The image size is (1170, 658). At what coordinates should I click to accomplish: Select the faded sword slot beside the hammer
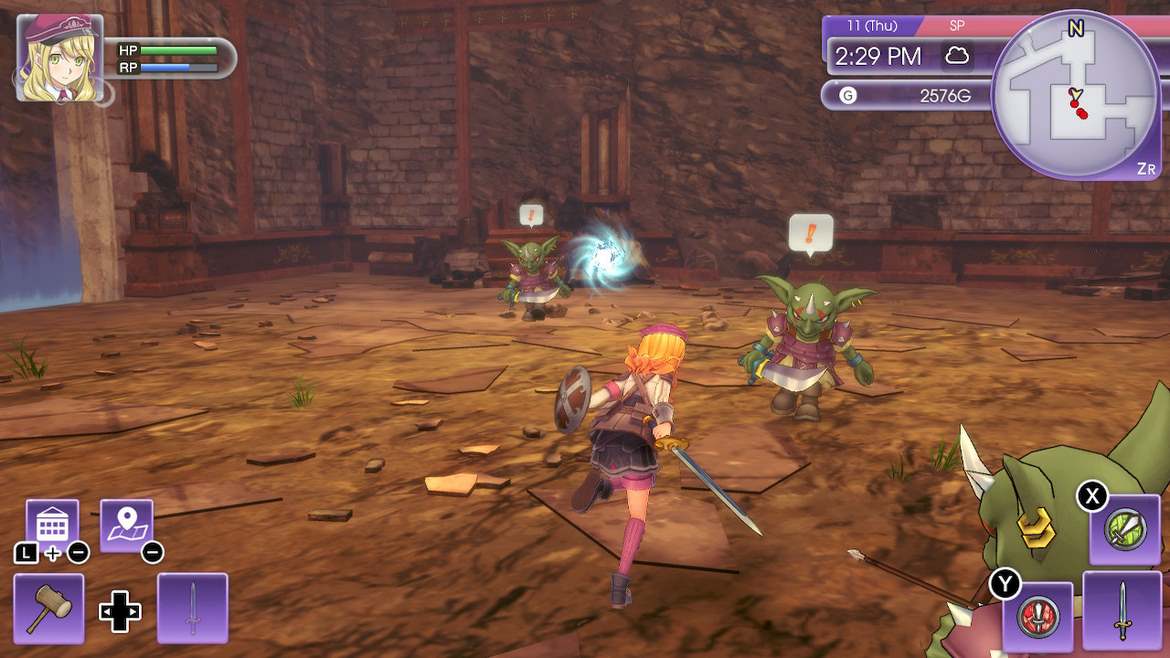[x=193, y=608]
